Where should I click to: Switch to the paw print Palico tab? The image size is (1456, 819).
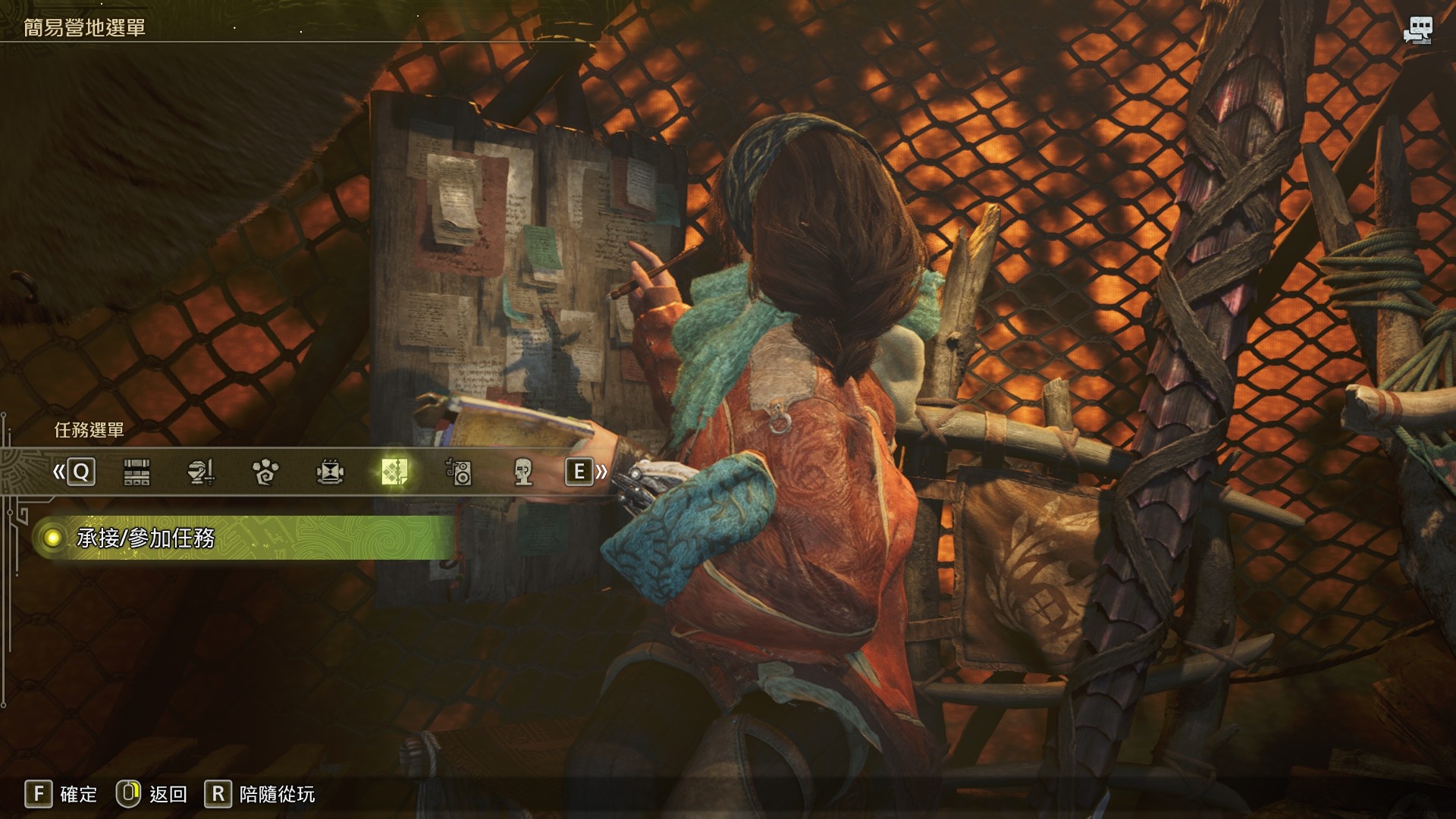click(265, 472)
